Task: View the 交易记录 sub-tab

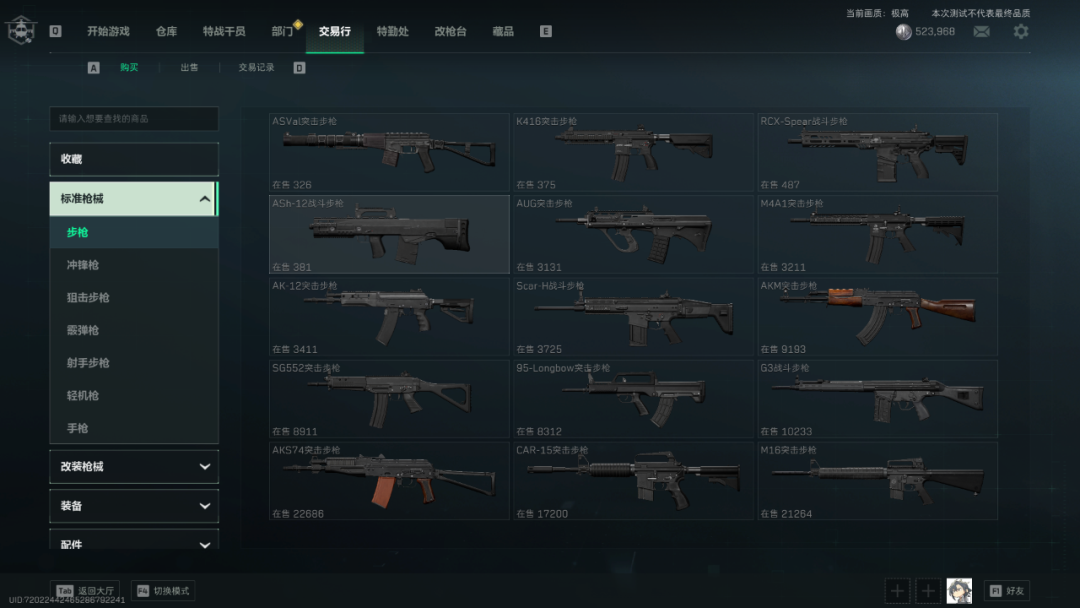Action: [256, 68]
